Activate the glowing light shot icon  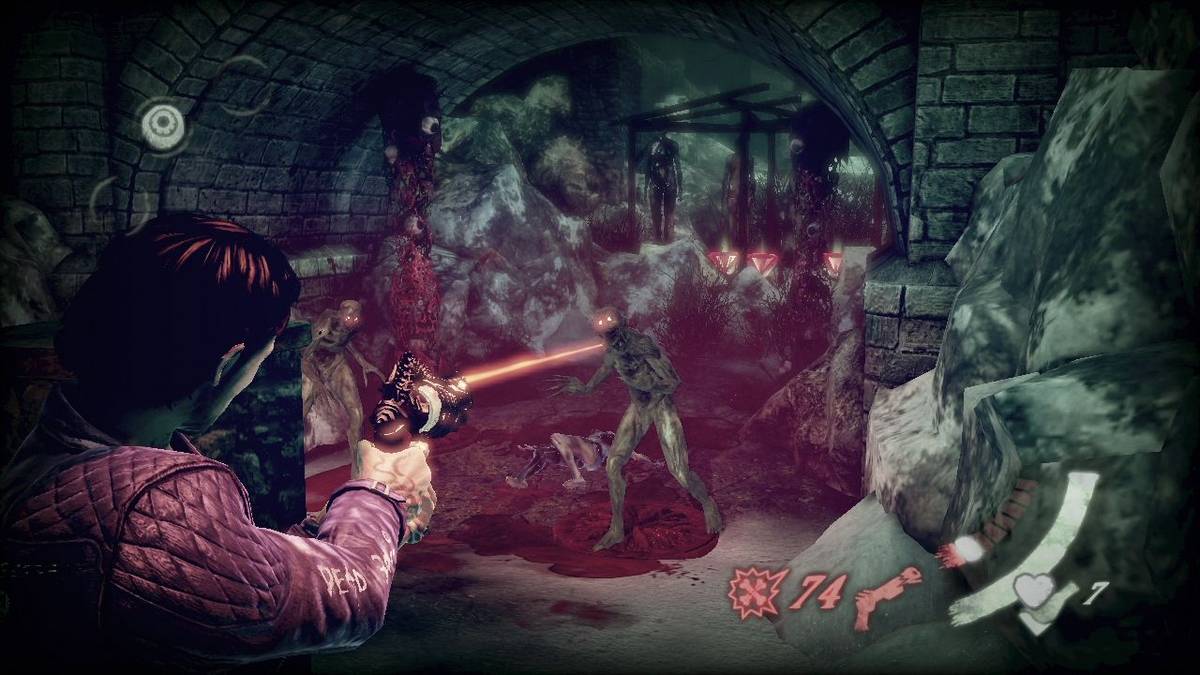tap(967, 549)
